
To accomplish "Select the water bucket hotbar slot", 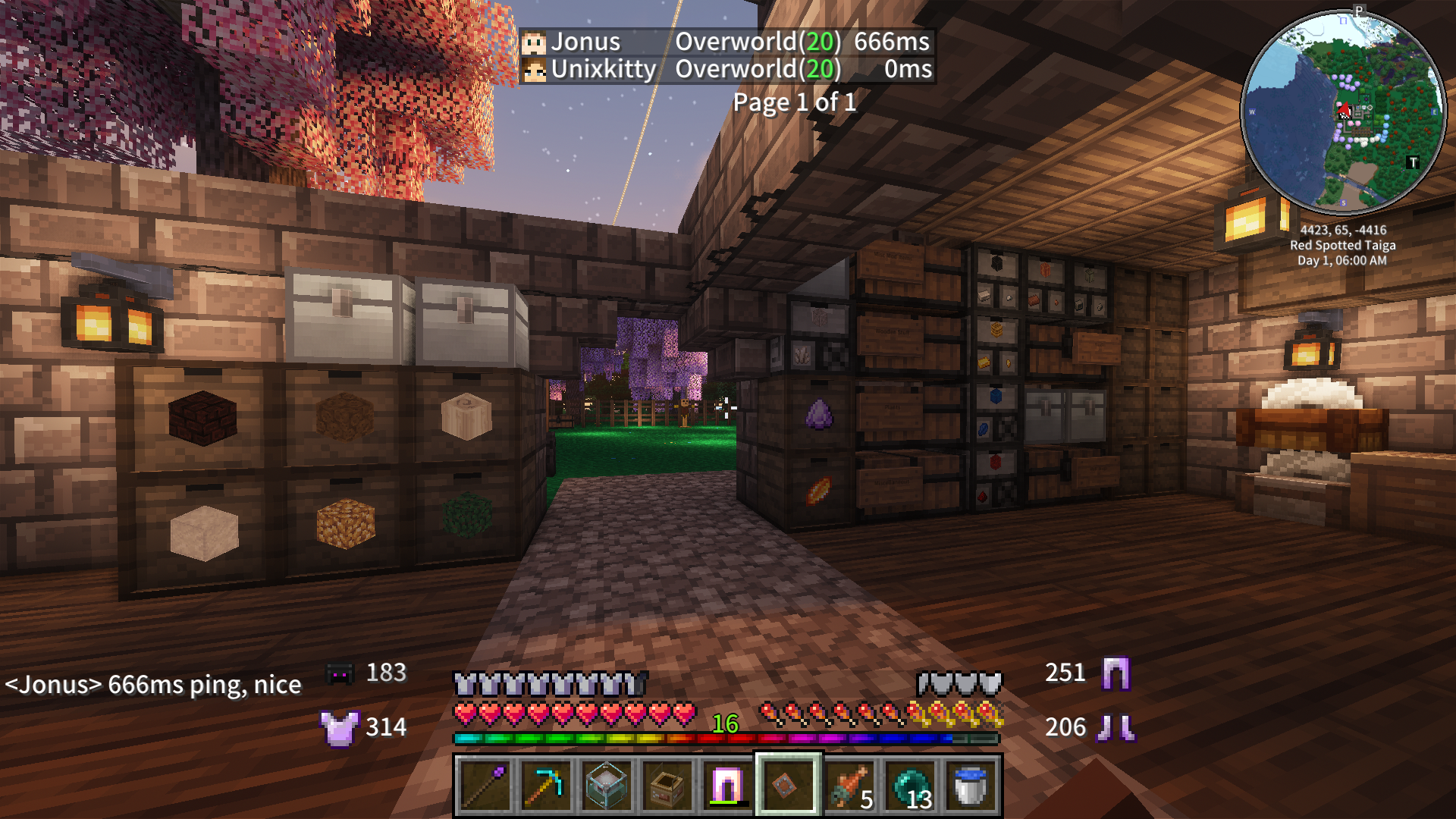I will click(x=971, y=786).
